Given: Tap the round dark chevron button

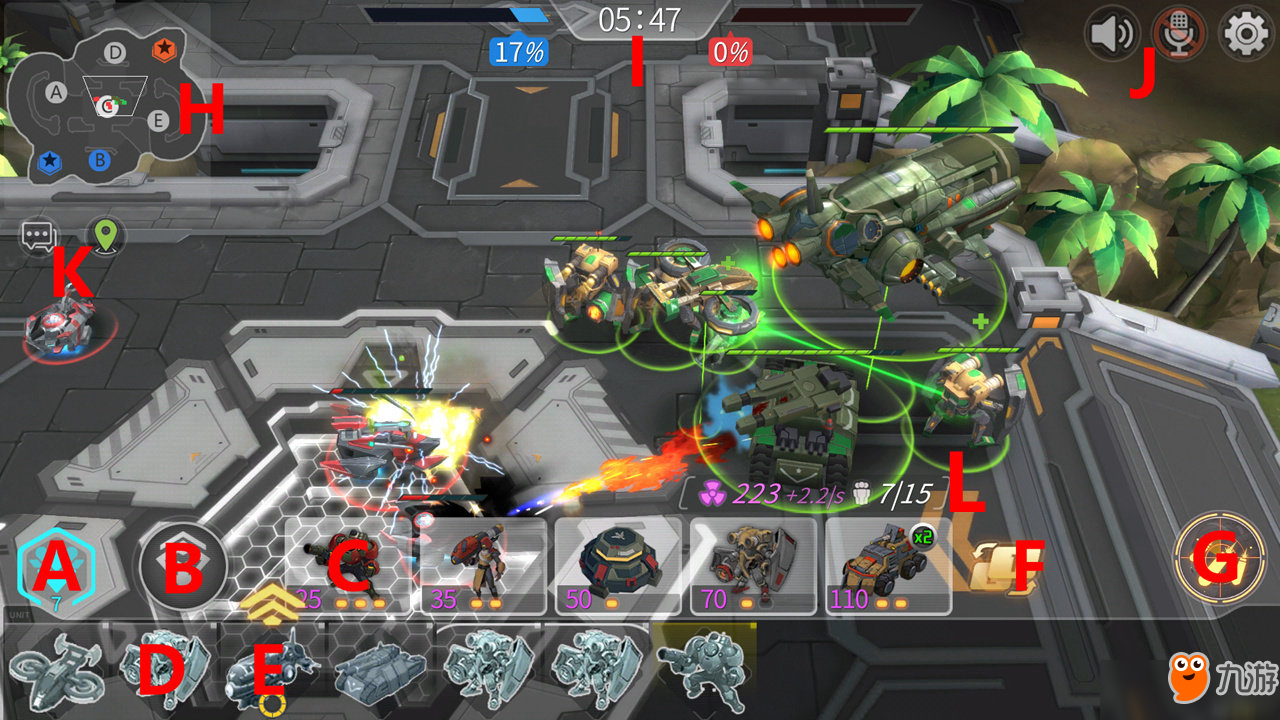Looking at the screenshot, I should point(183,567).
